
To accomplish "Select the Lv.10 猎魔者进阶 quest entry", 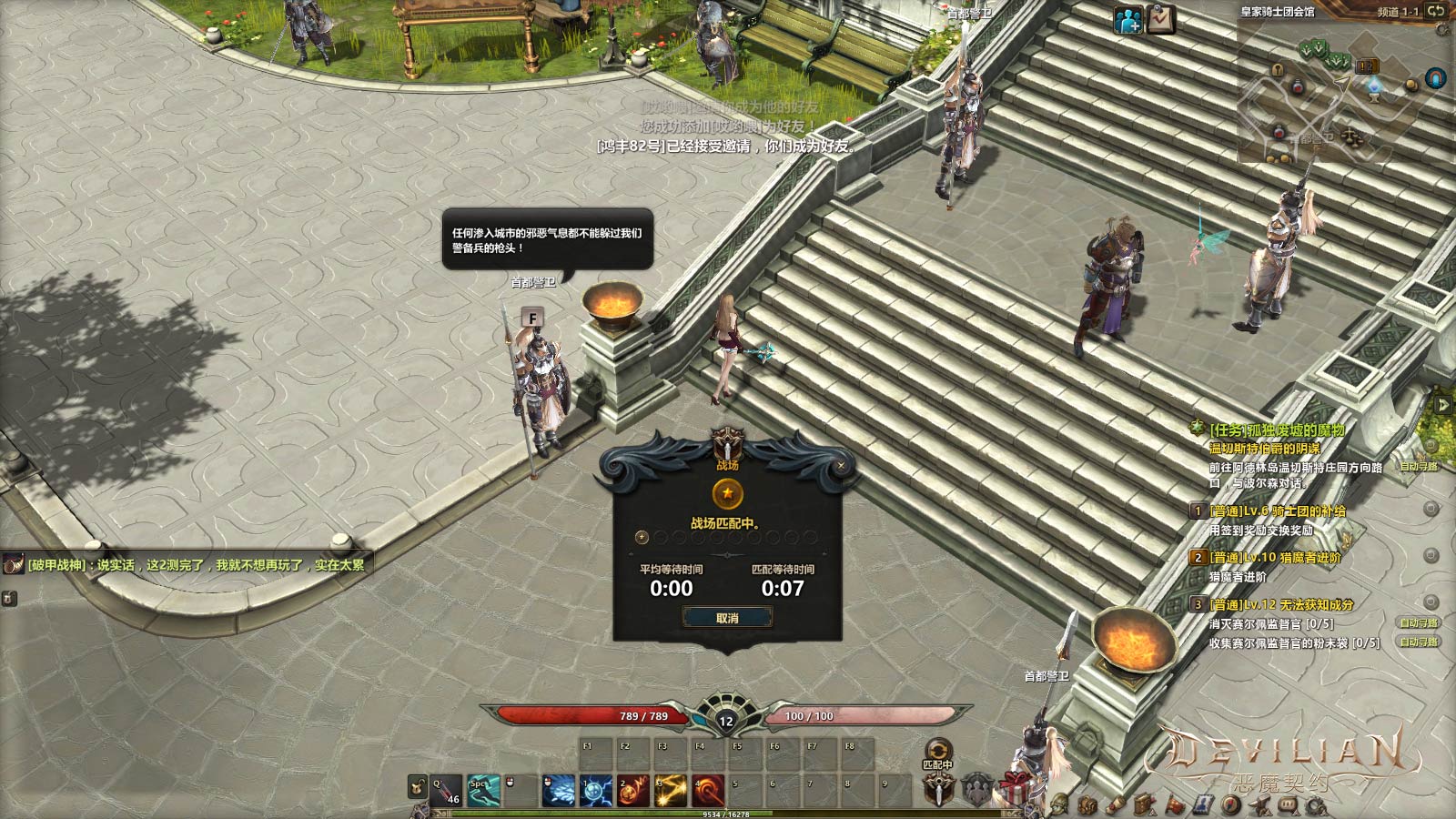I will point(1274,557).
